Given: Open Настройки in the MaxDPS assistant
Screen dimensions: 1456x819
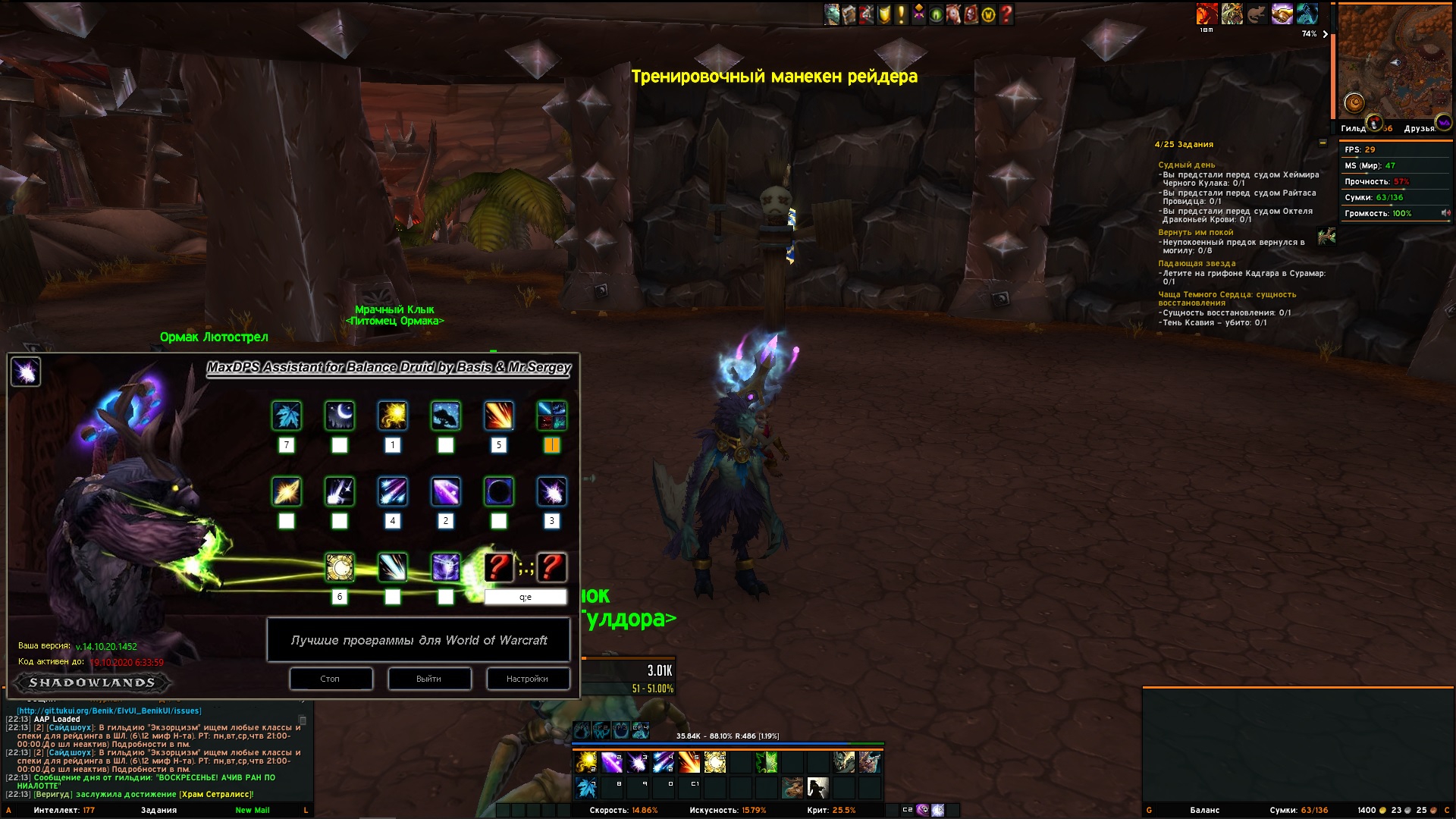Looking at the screenshot, I should tap(528, 679).
